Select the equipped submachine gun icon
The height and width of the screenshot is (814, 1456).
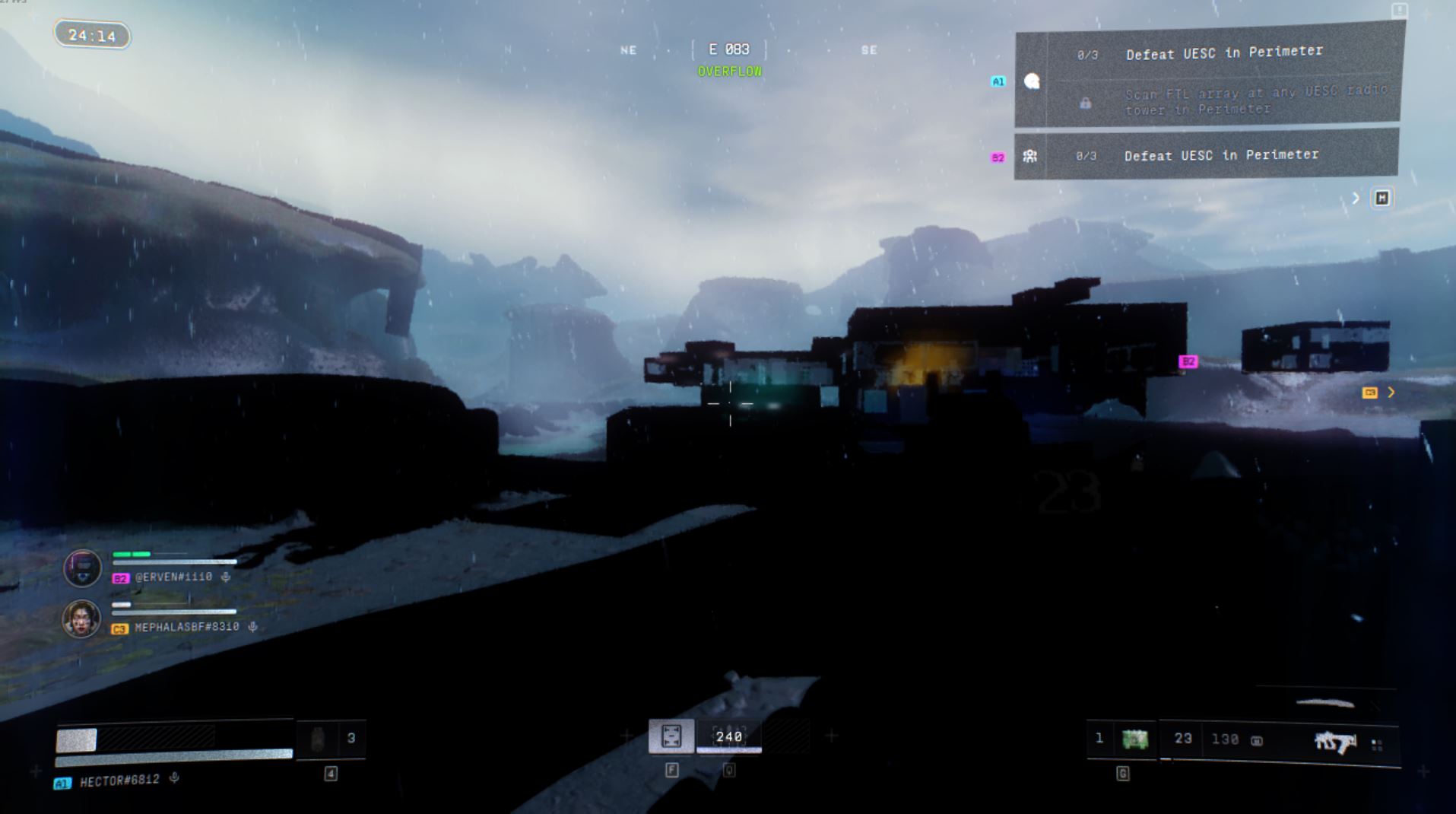point(1335,742)
